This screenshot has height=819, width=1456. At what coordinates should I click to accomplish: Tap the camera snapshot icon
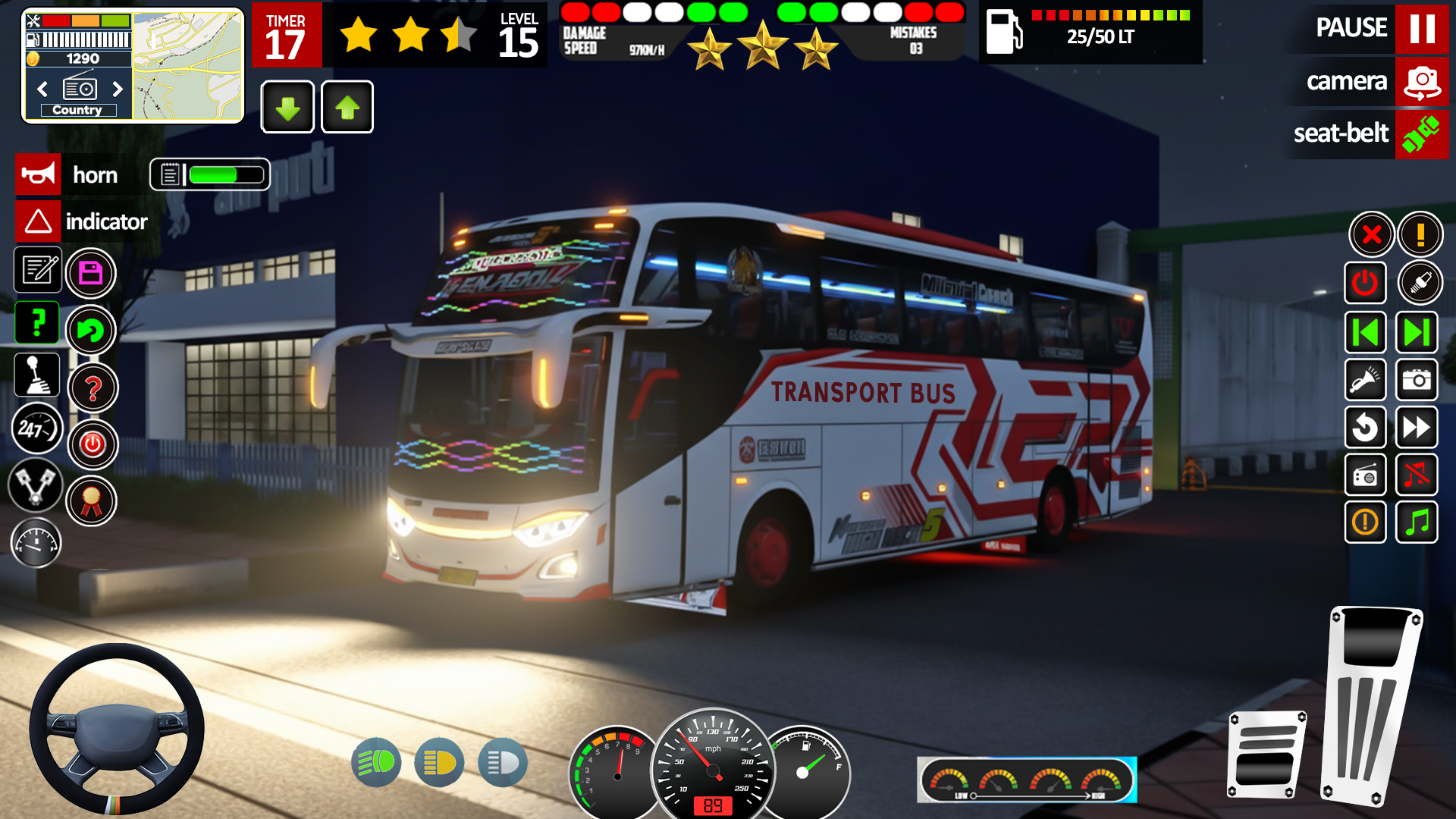pos(1417,380)
